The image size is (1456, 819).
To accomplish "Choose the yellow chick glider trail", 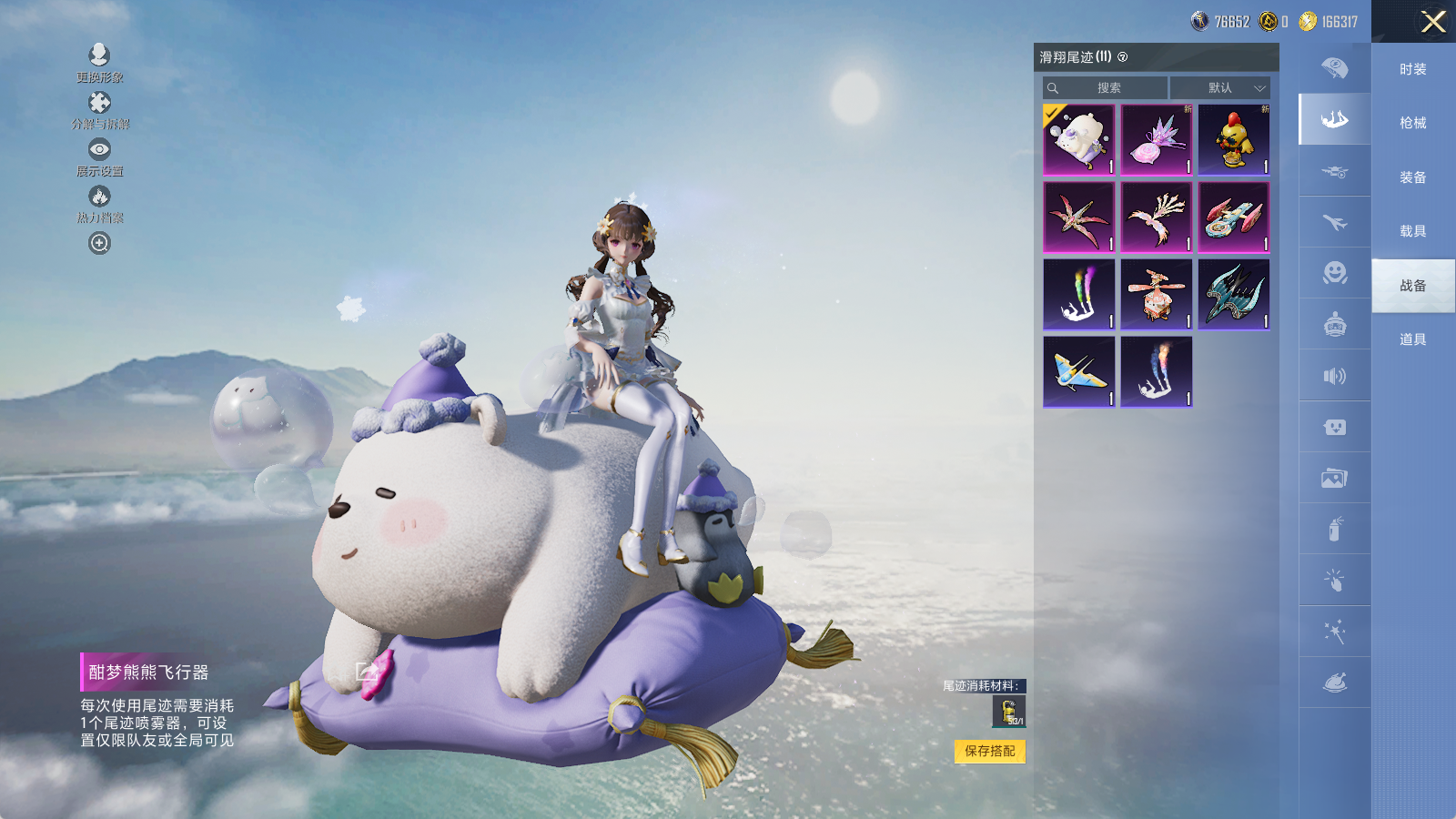I will point(1233,139).
